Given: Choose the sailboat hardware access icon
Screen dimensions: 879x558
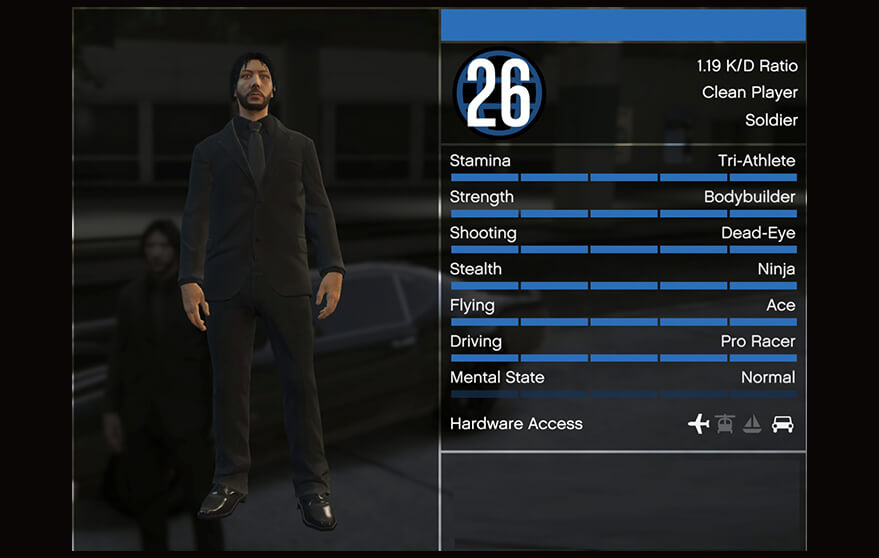Looking at the screenshot, I should (x=752, y=424).
